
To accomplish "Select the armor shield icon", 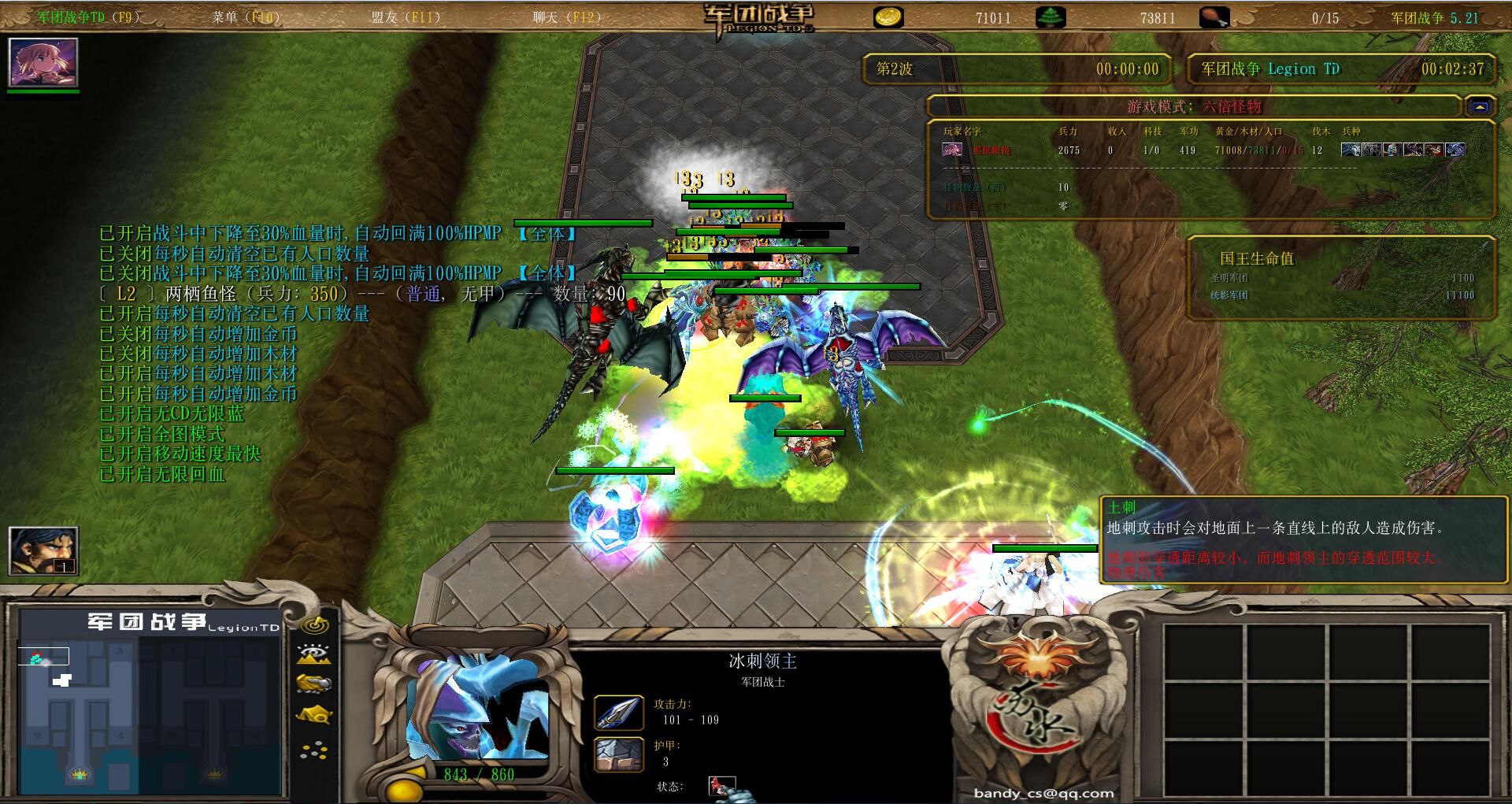I will pyautogui.click(x=618, y=754).
